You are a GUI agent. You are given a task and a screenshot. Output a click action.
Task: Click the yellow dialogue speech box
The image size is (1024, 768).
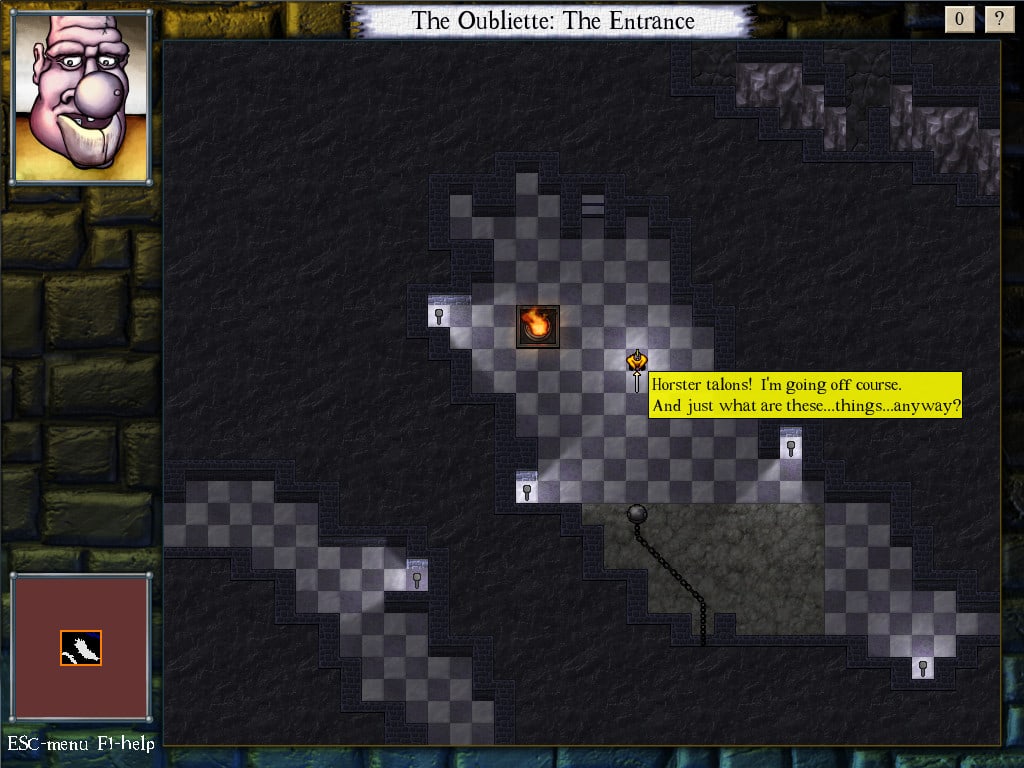tap(805, 395)
